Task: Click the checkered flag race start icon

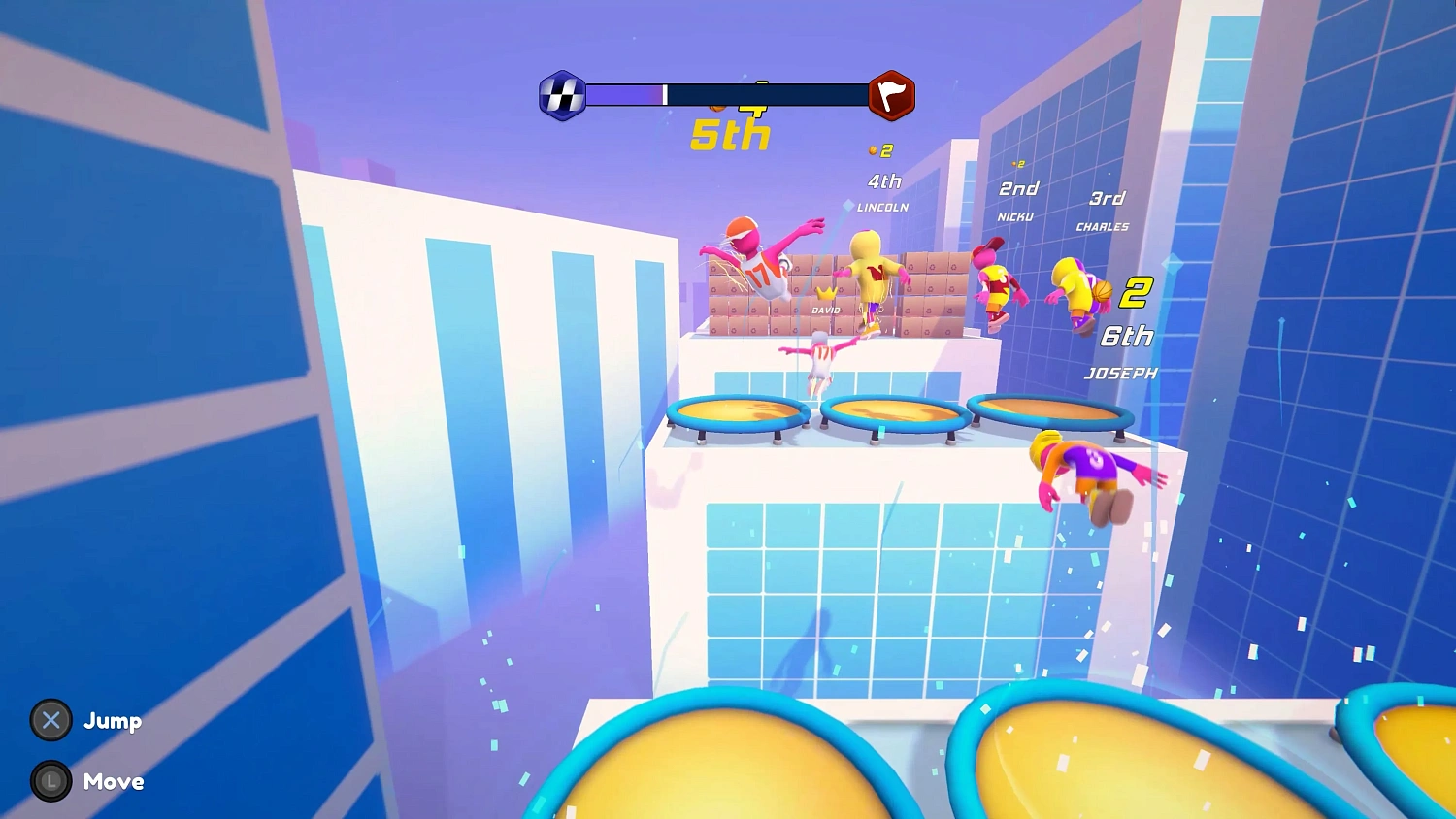Action: click(x=563, y=93)
